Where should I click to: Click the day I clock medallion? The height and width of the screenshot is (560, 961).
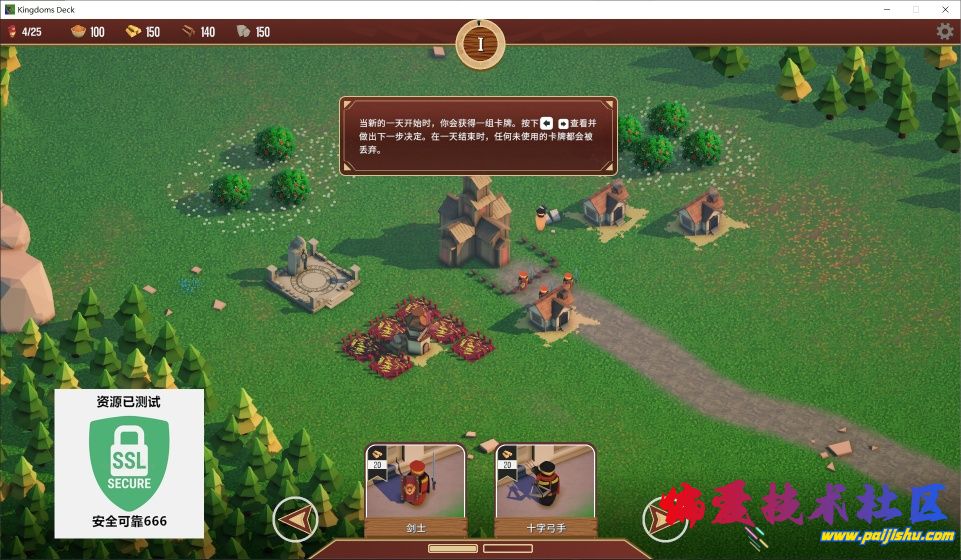(x=480, y=44)
